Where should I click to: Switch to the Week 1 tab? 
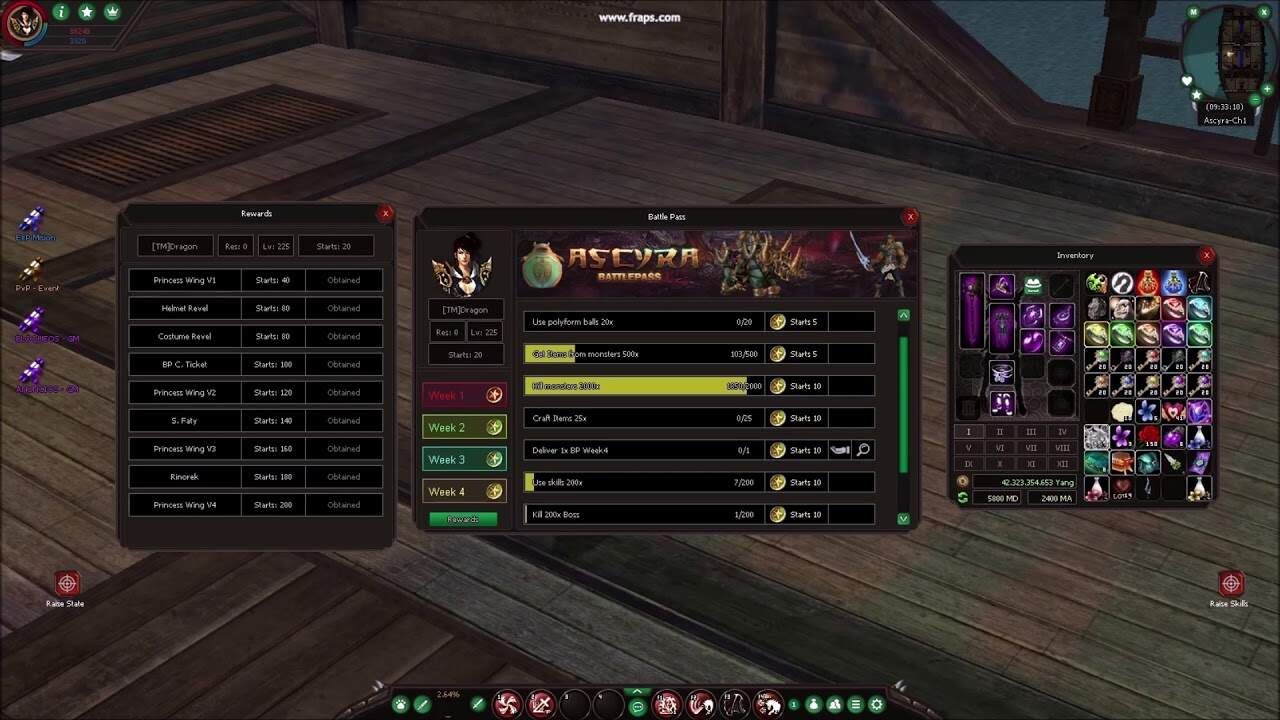(464, 395)
